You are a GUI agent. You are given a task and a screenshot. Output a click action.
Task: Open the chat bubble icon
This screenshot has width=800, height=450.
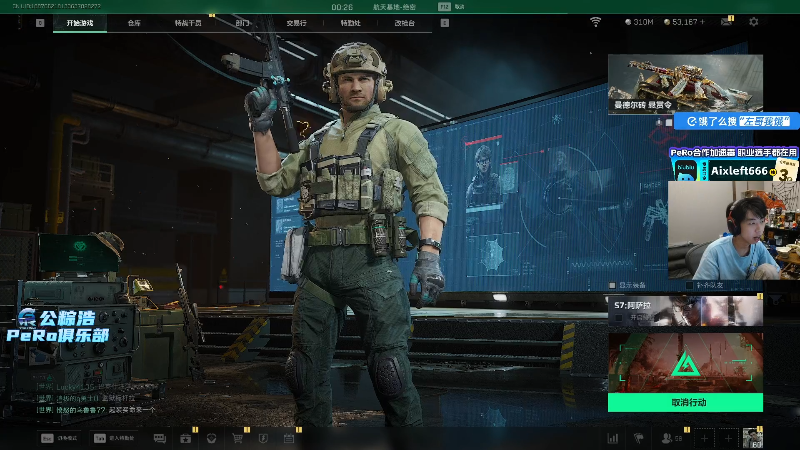point(159,438)
